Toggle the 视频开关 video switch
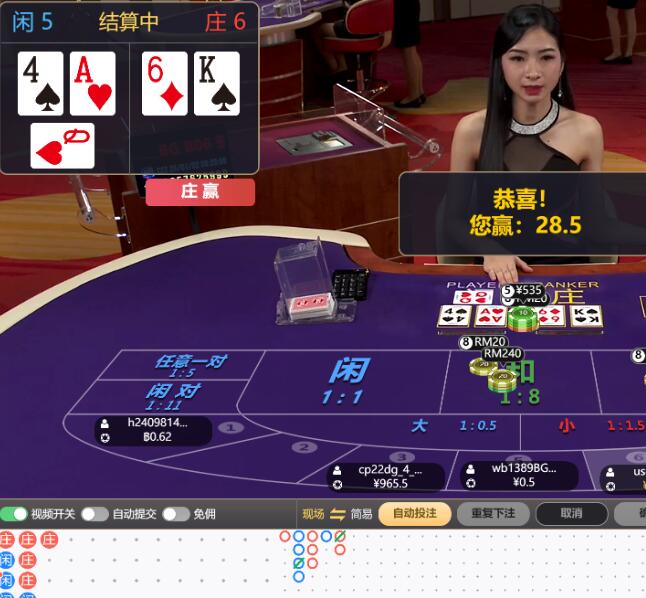 (x=15, y=514)
